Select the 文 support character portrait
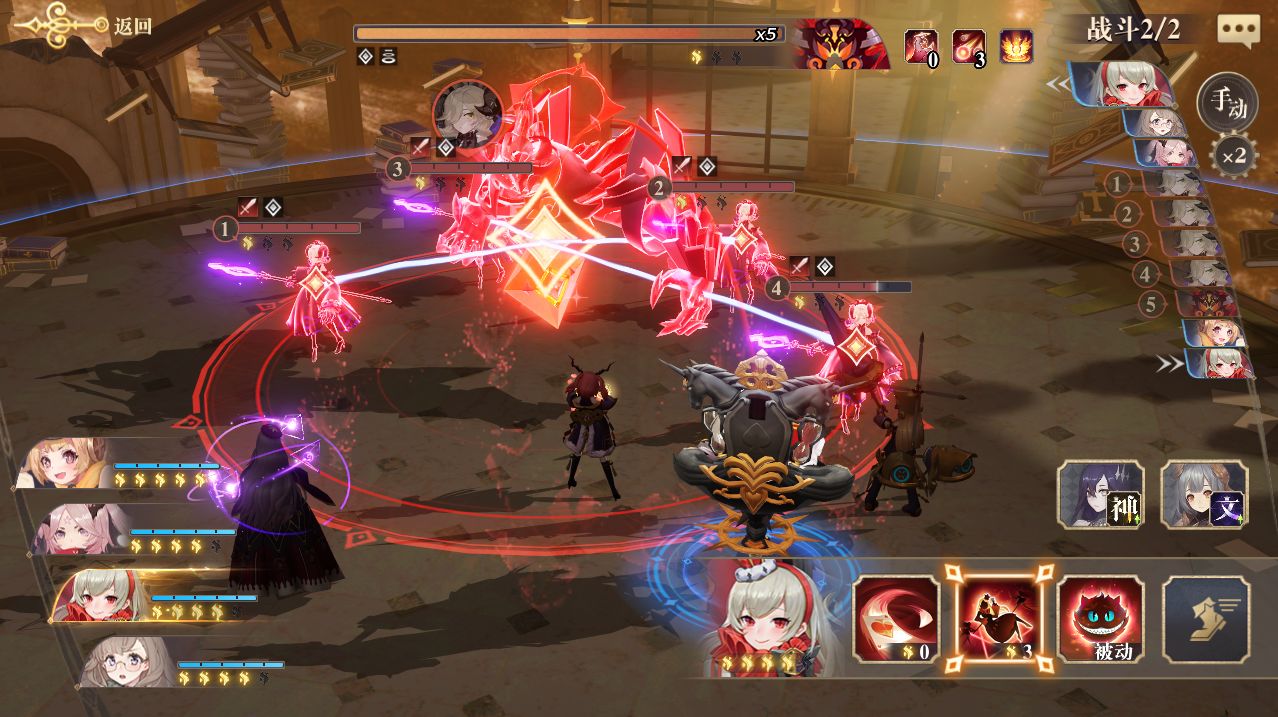 (1204, 494)
